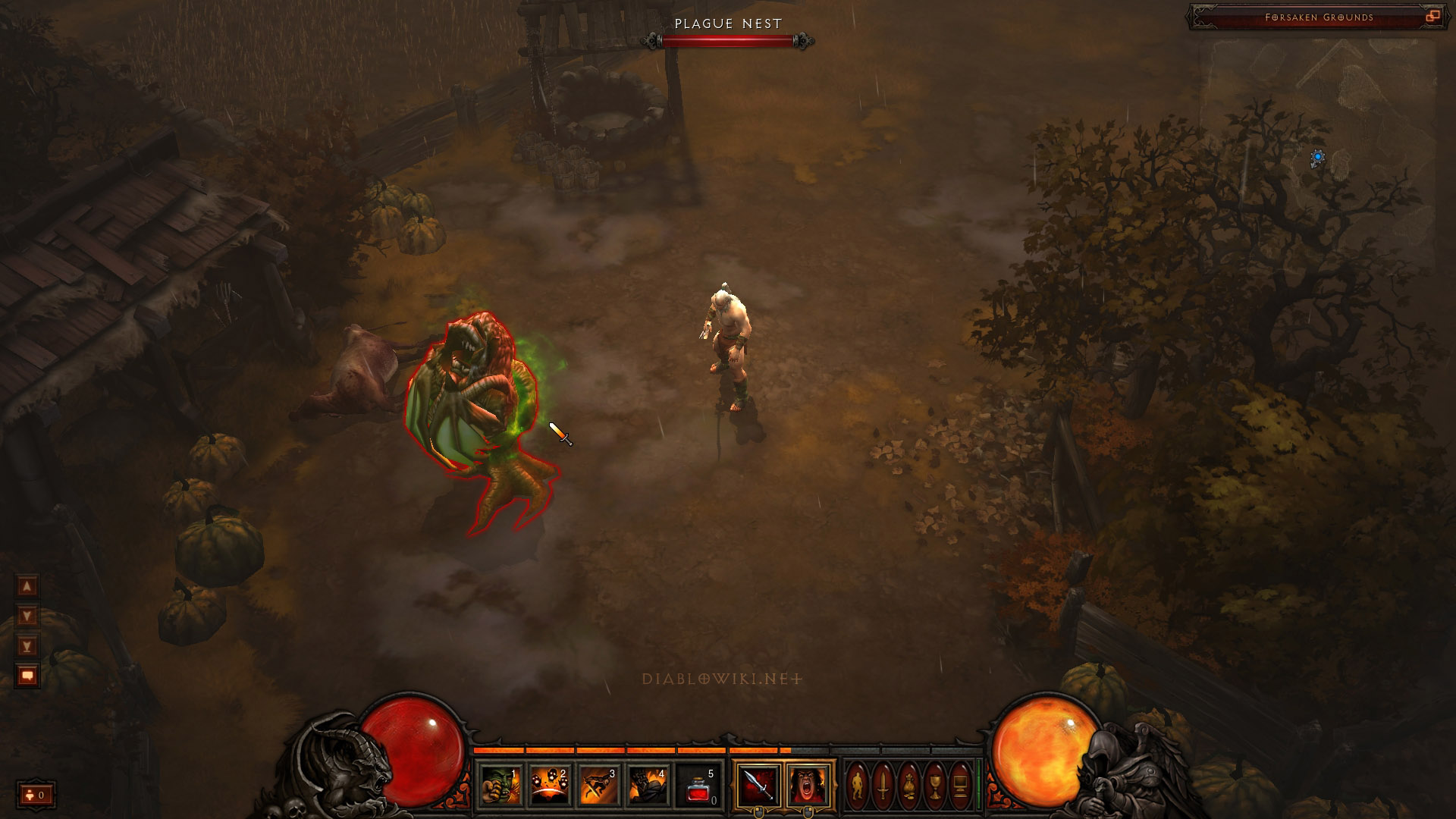Screen dimensions: 1456x819
Task: Click the Forsaken Grounds minimap
Action: [1319, 152]
